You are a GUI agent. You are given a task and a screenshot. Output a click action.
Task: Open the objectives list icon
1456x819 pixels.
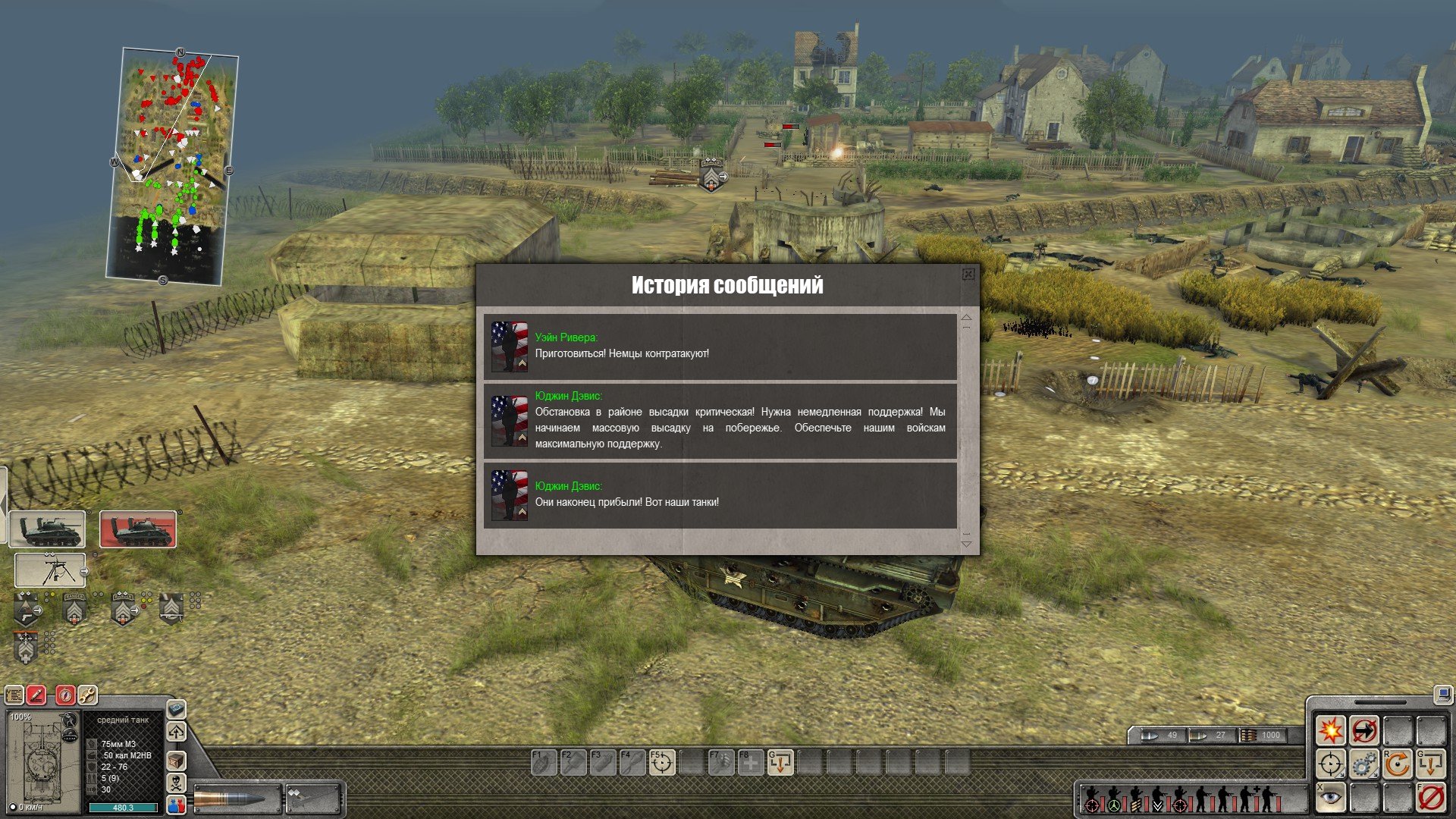[14, 695]
